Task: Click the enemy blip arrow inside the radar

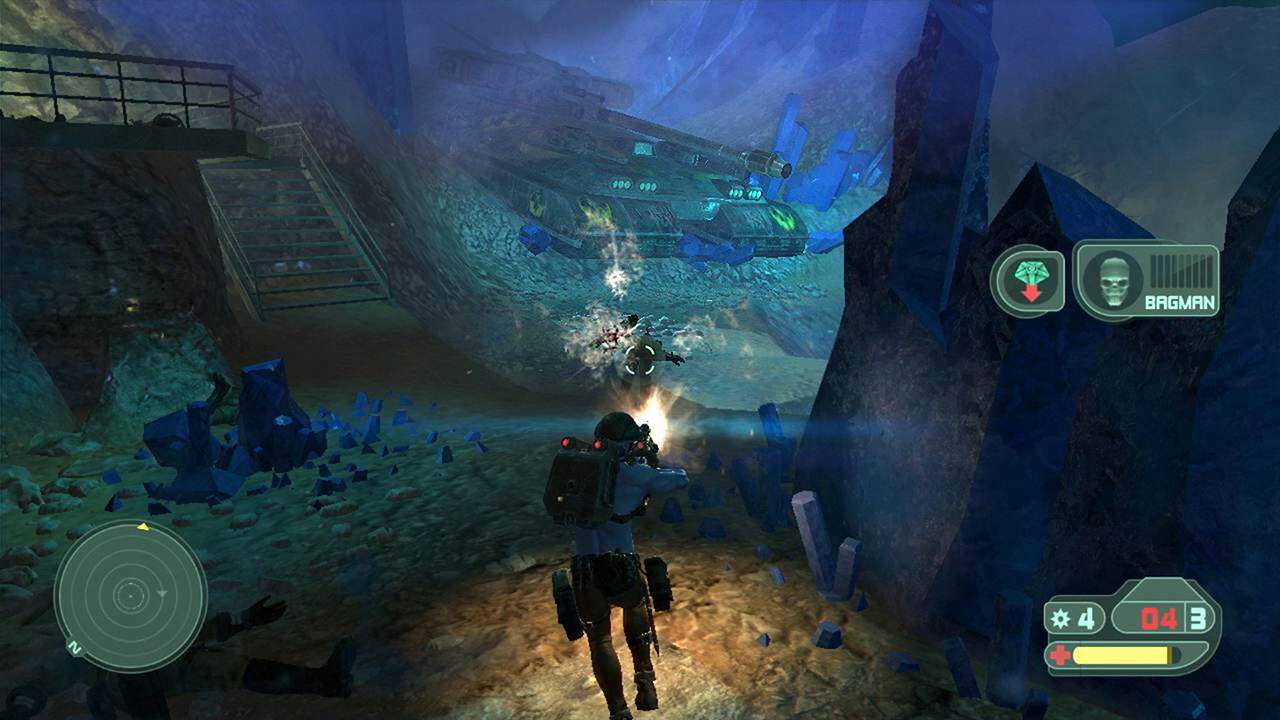Action: 162,593
